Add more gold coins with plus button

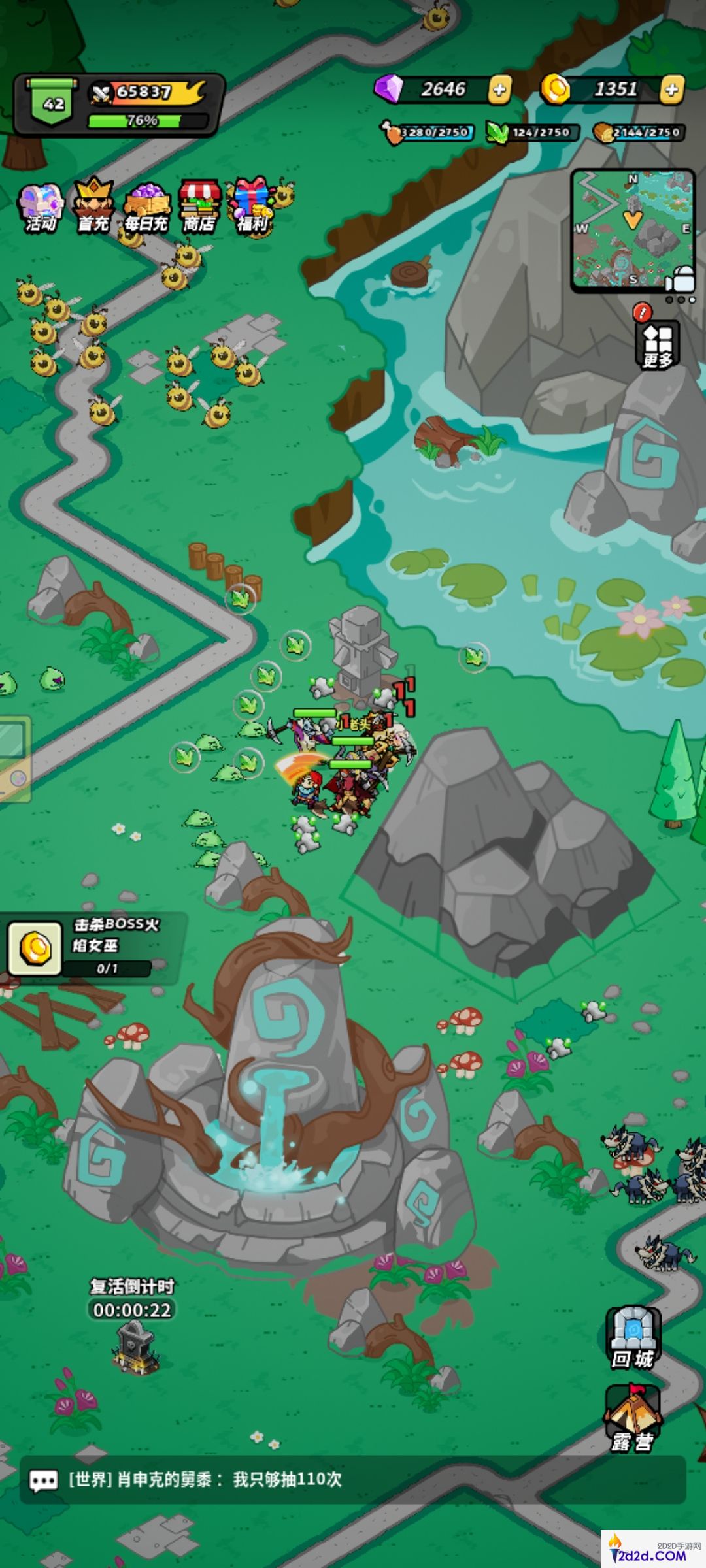(671, 90)
